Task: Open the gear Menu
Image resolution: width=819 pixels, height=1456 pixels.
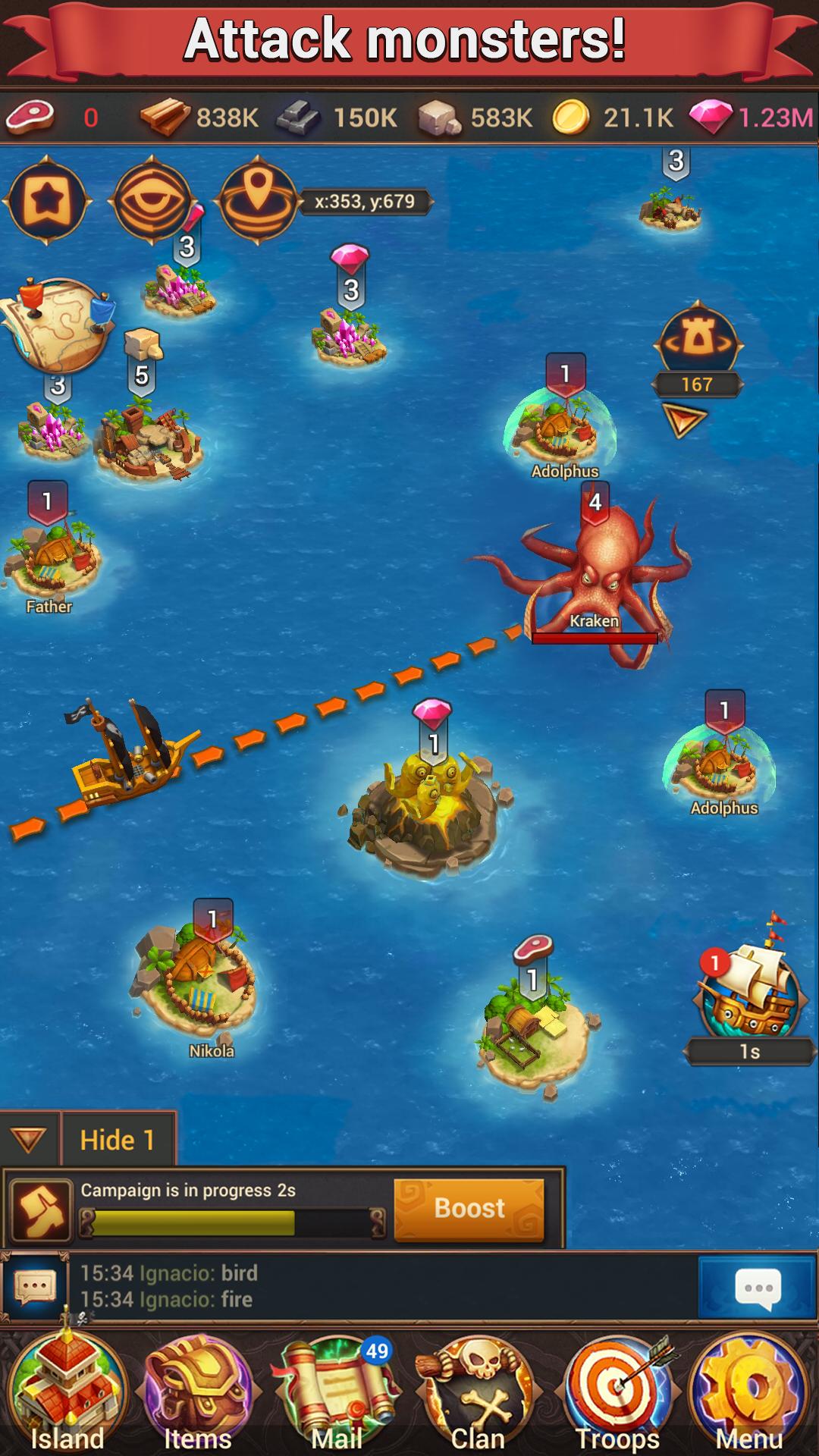Action: [x=749, y=1395]
